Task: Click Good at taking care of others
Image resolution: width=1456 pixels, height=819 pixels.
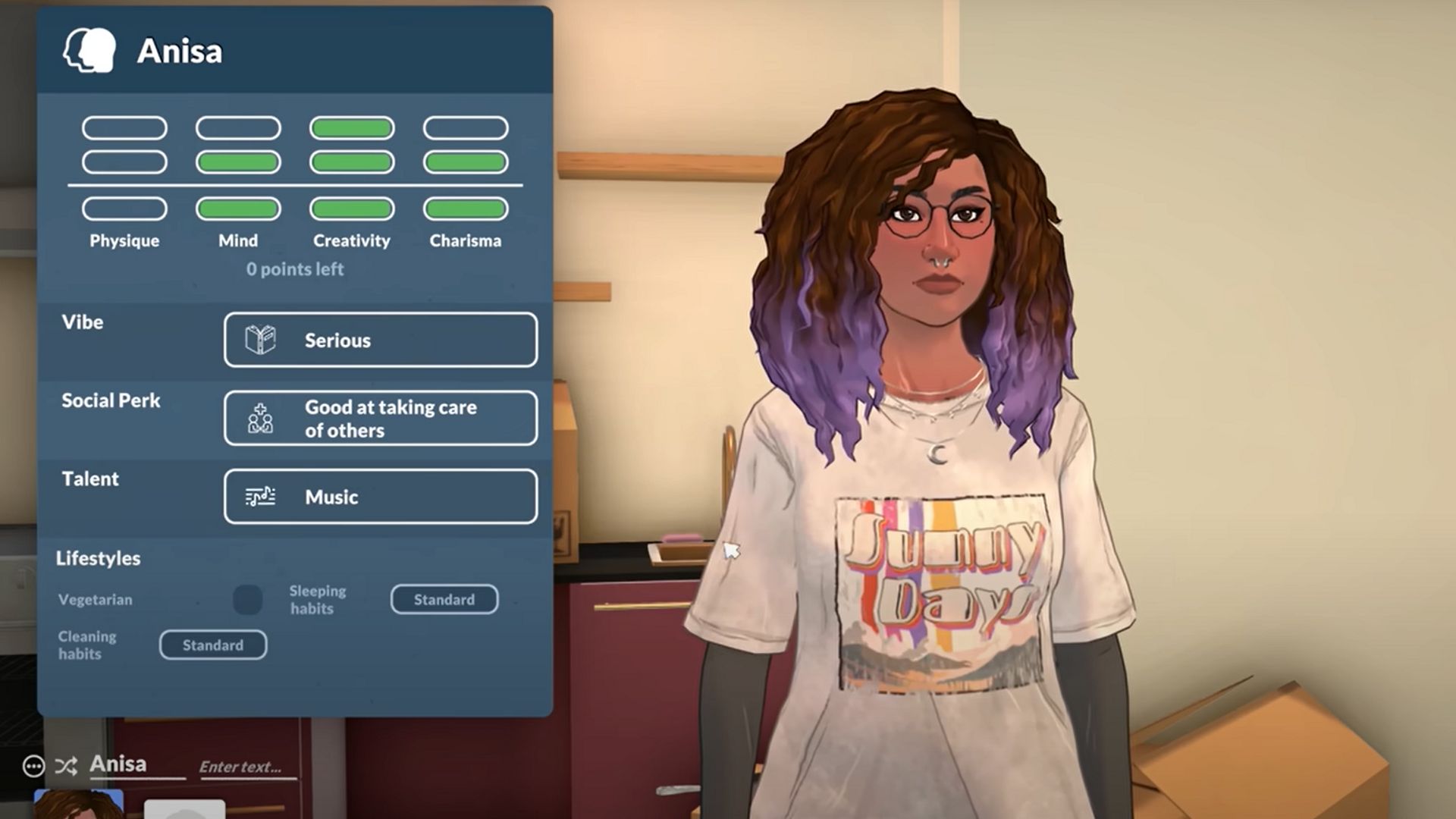Action: (391, 418)
